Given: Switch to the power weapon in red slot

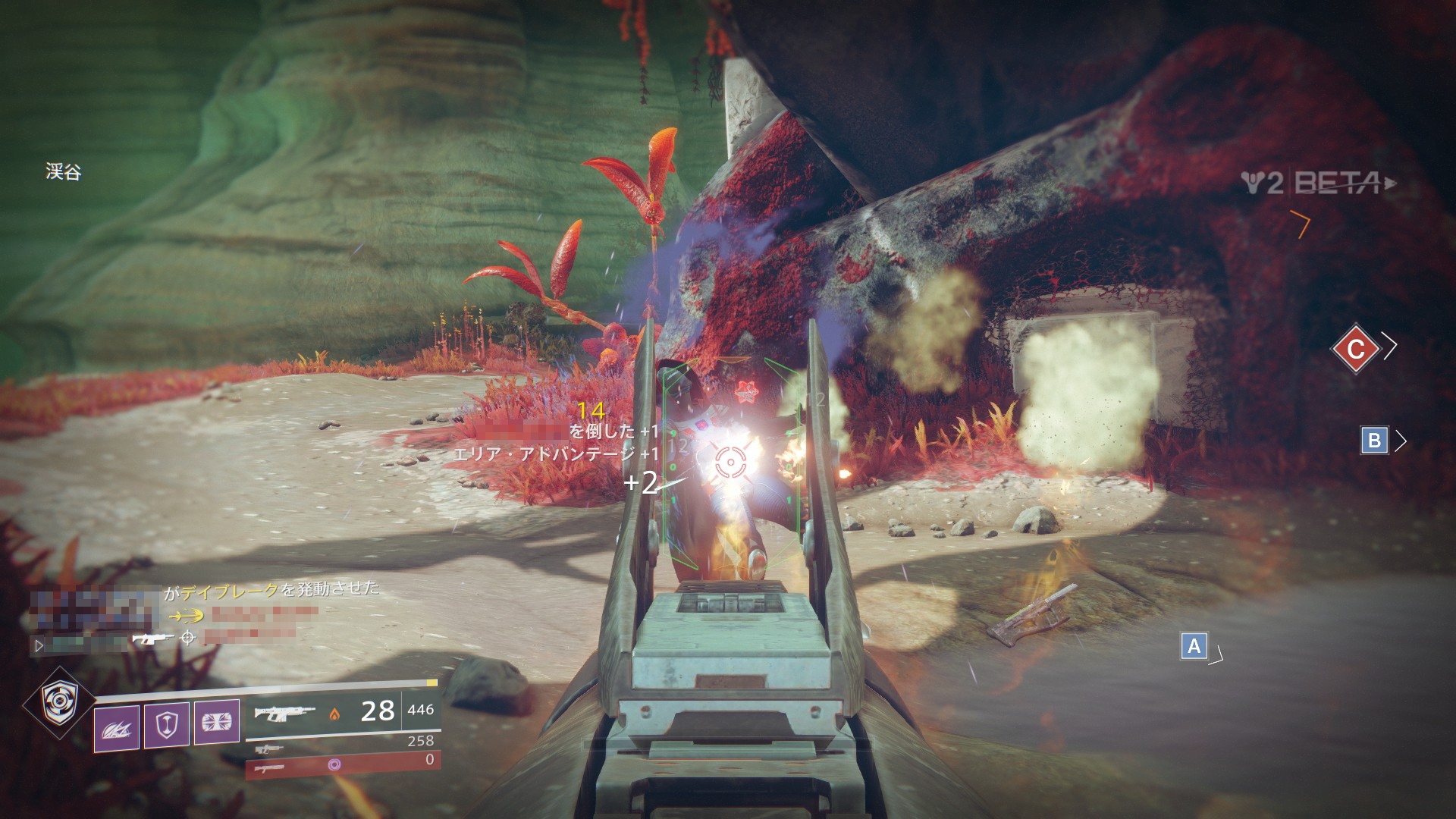Looking at the screenshot, I should [x=343, y=764].
